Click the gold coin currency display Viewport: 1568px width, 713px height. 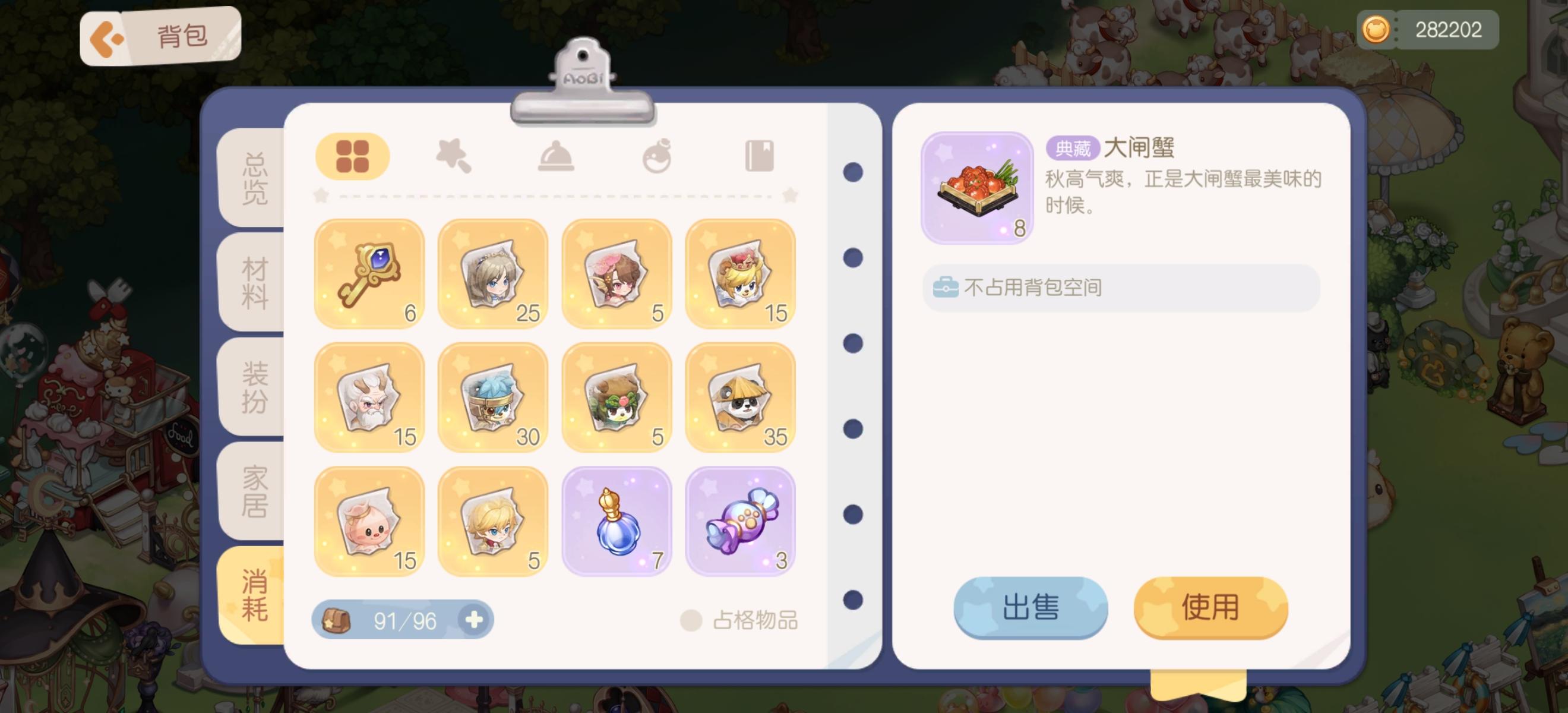pos(1427,29)
